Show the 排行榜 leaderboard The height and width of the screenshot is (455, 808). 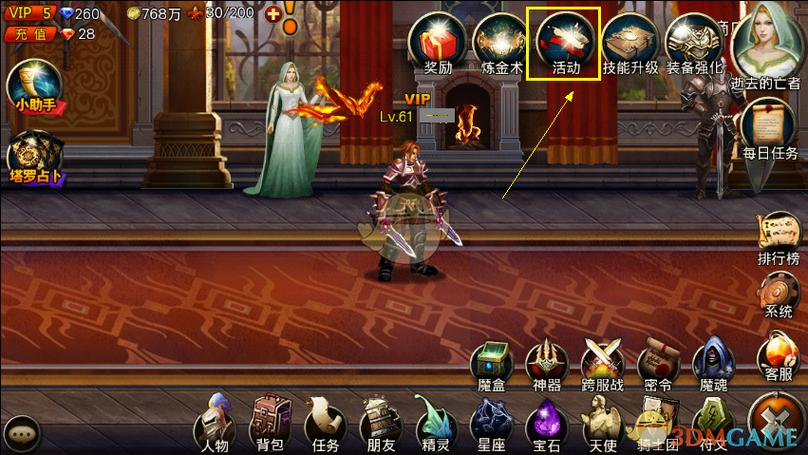[776, 237]
